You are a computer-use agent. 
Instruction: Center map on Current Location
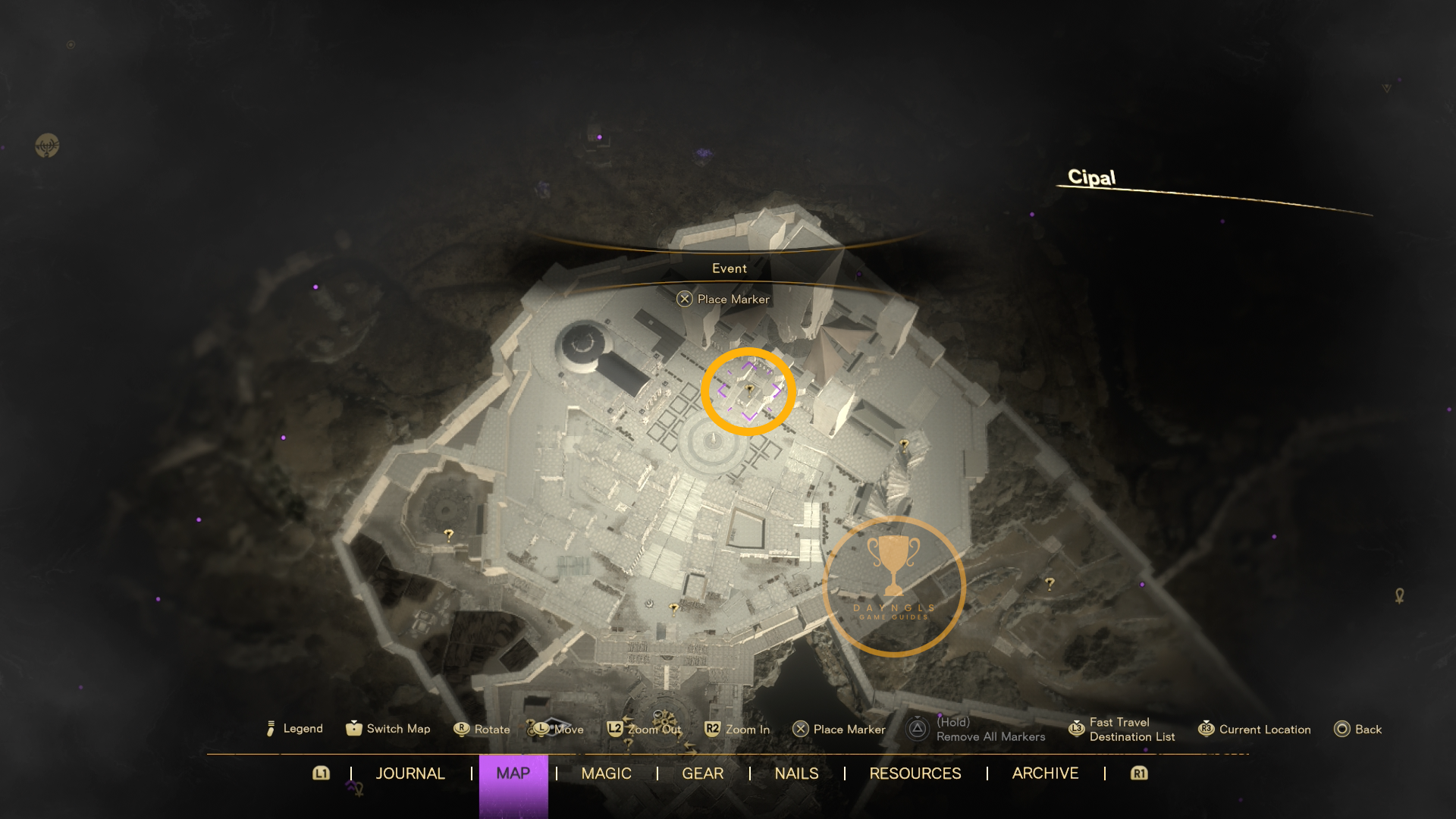(x=1254, y=730)
